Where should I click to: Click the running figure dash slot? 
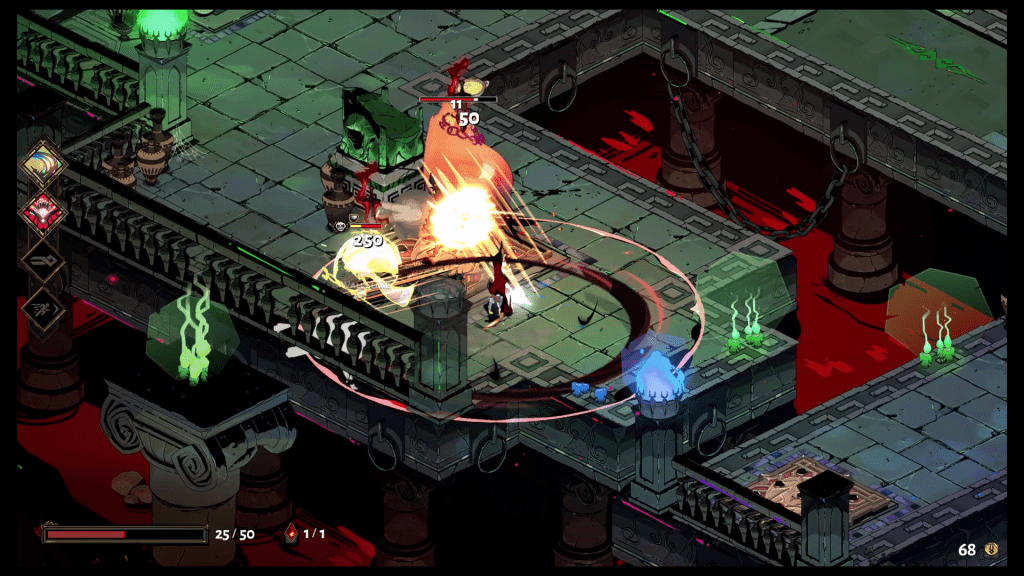pos(43,310)
